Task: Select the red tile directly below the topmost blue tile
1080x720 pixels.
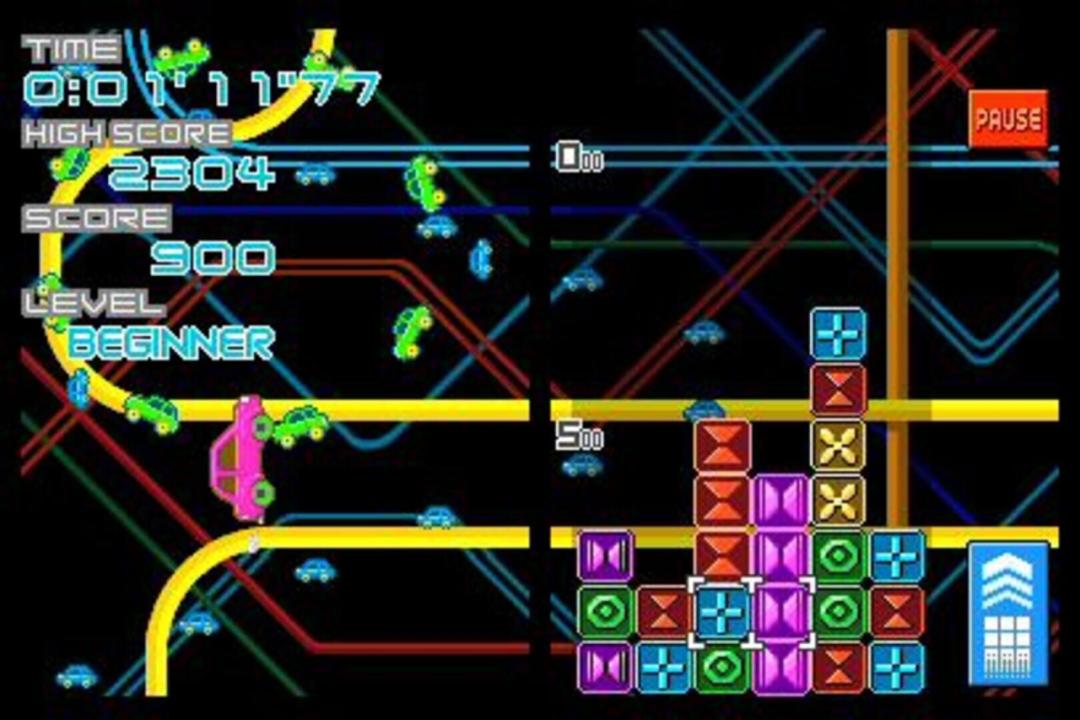Action: (838, 389)
